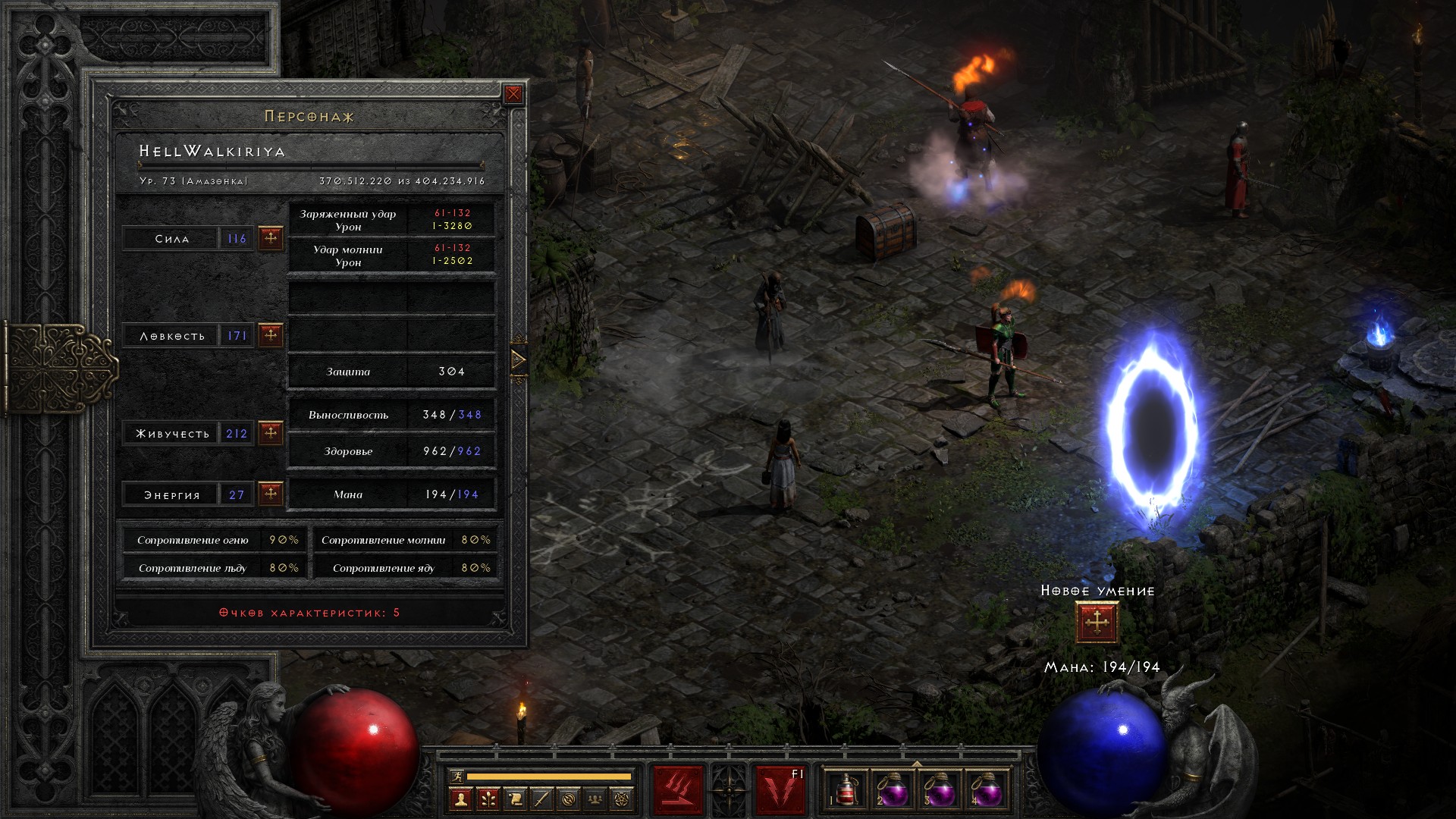Click the character bust menu icon

point(460,799)
